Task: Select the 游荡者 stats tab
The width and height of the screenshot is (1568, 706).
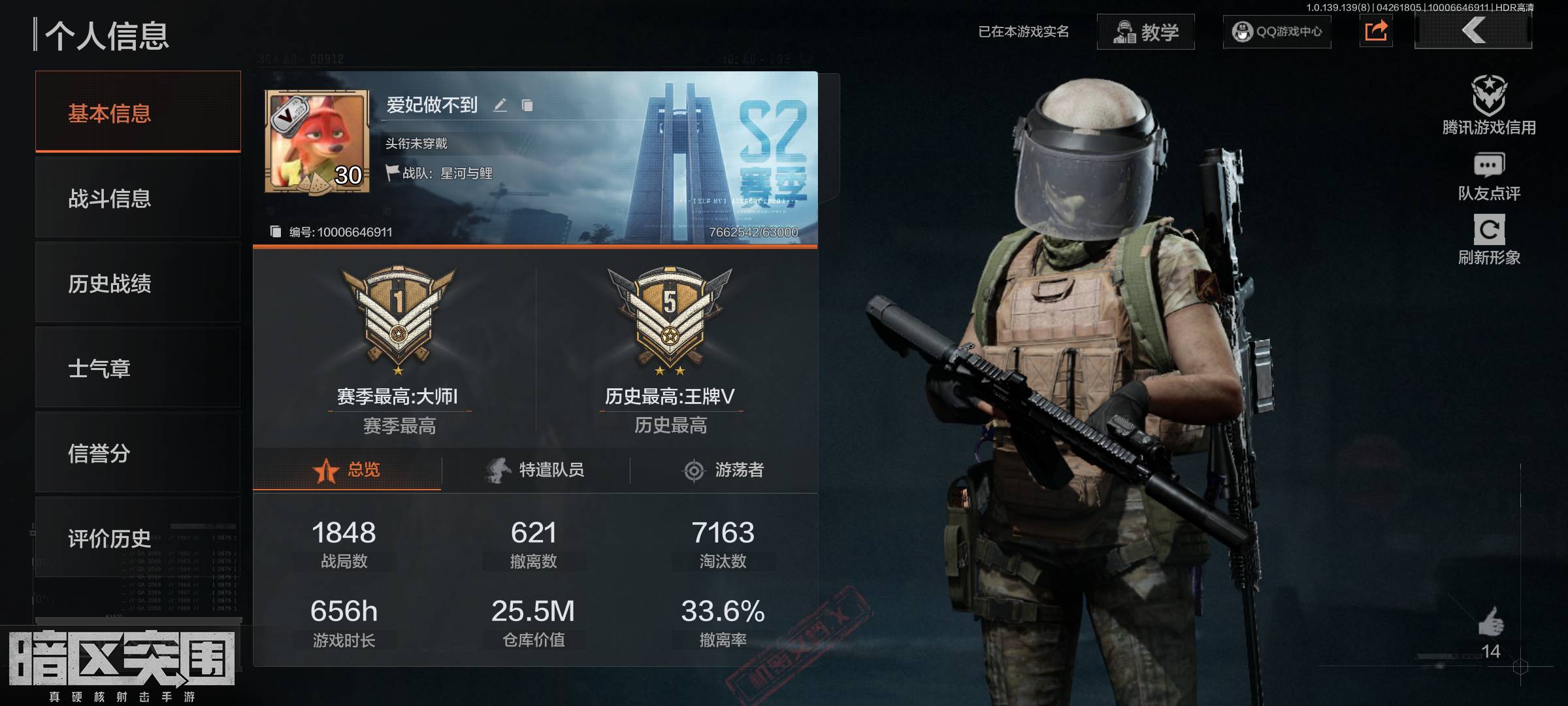Action: coord(723,470)
